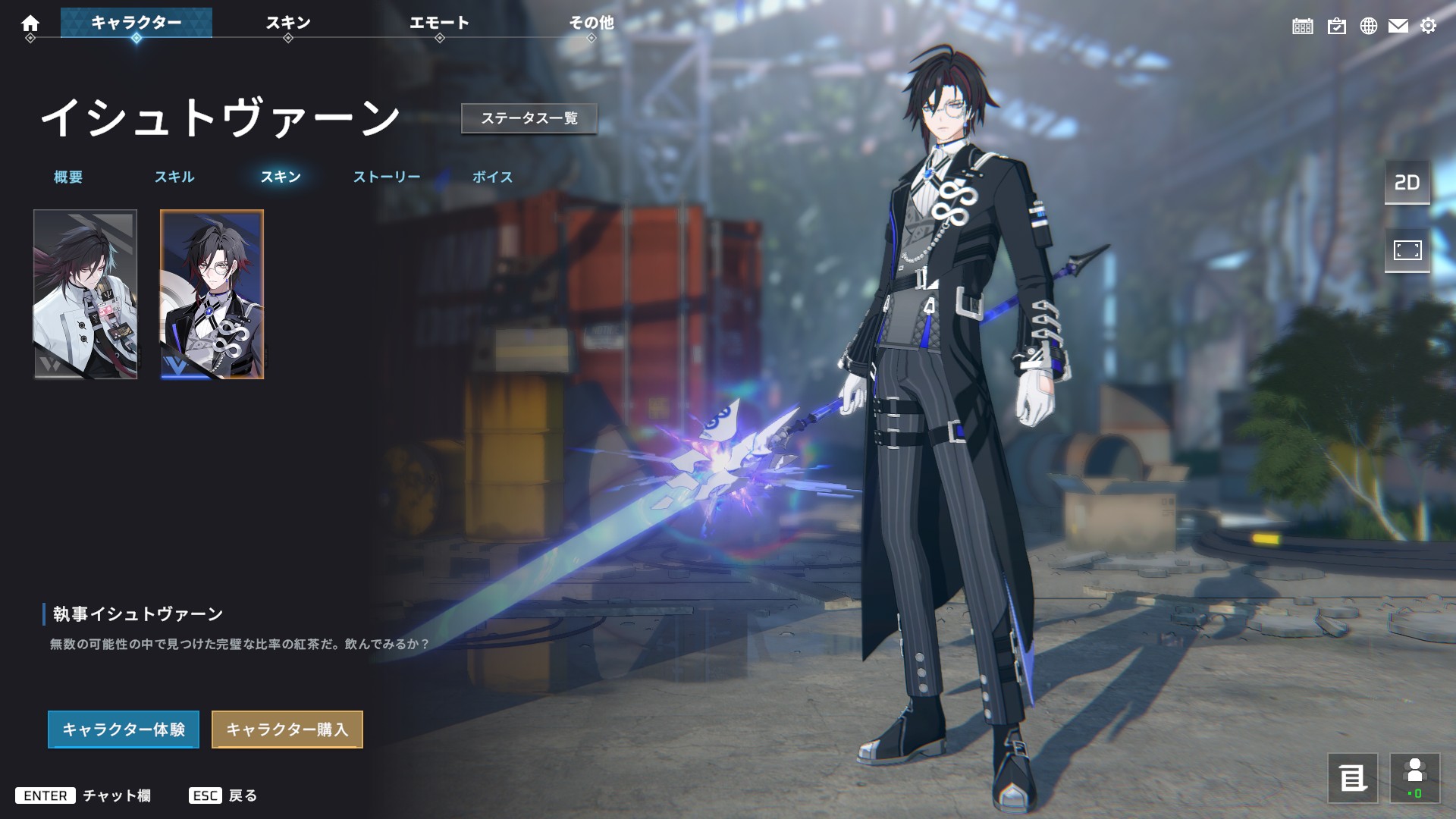Select the その他 tab
The image size is (1456, 819).
click(x=591, y=23)
